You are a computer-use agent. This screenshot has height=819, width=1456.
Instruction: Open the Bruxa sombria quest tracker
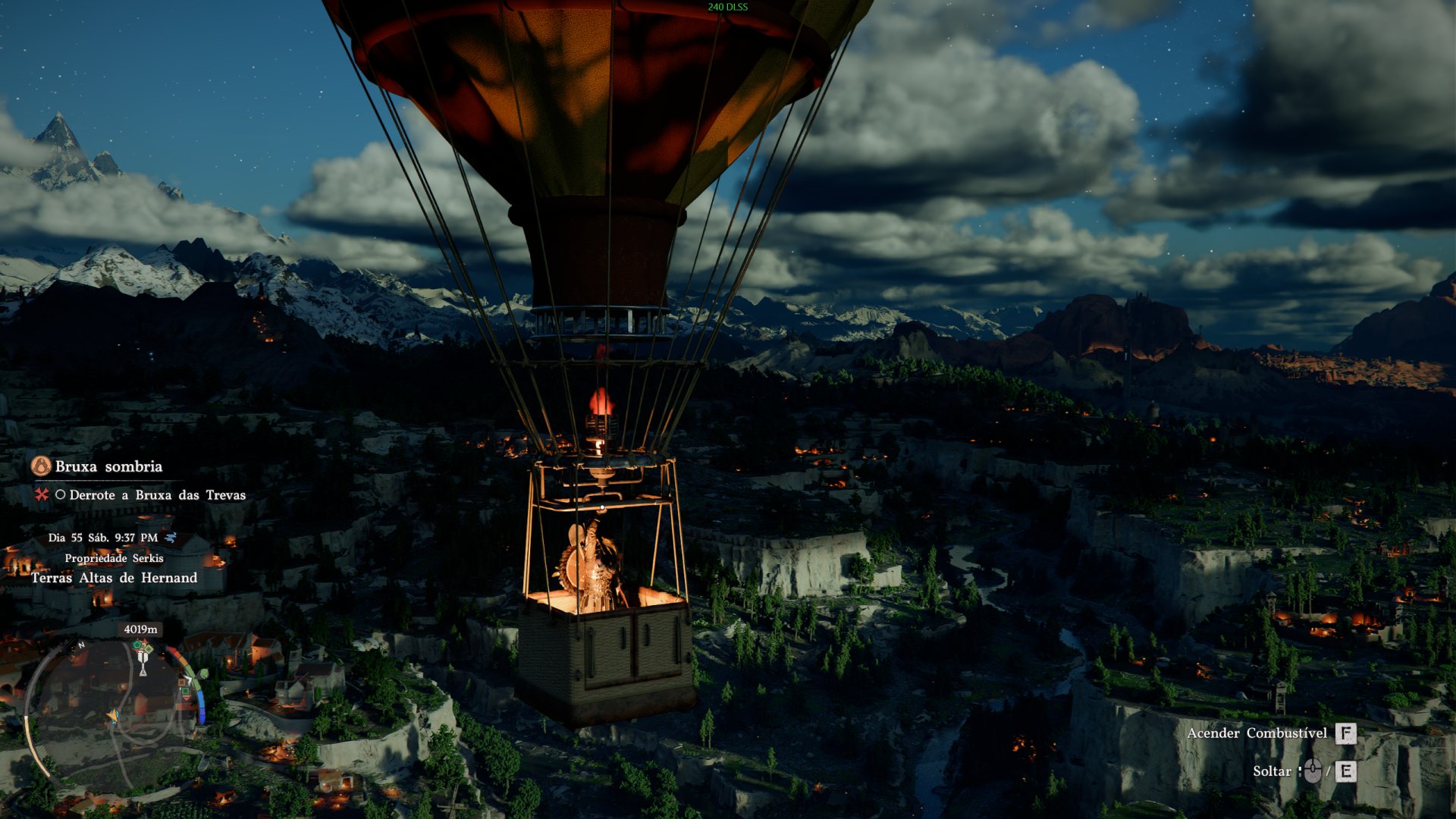click(108, 466)
